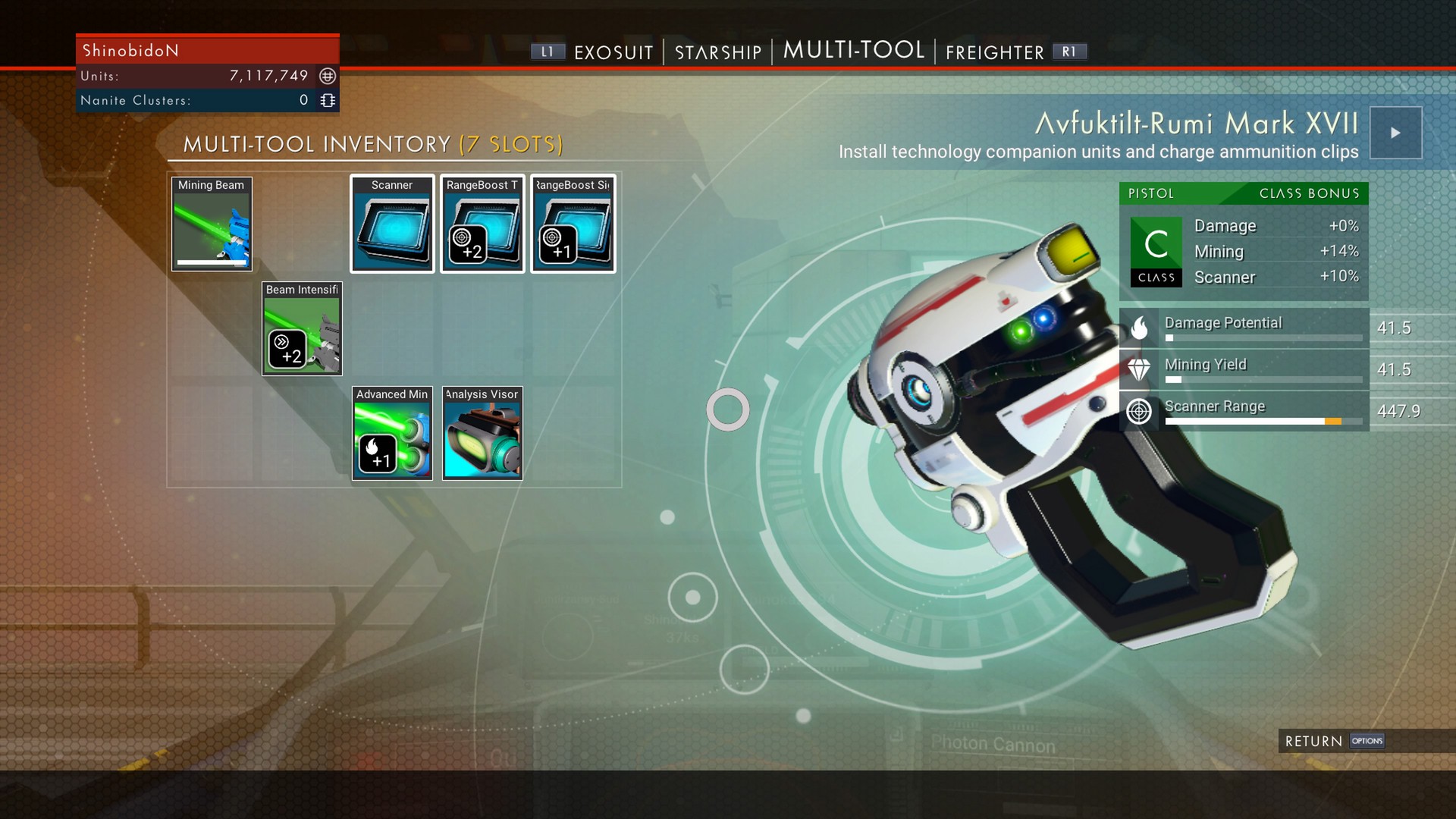Select the Analysis Visor slot
The width and height of the screenshot is (1456, 819).
pyautogui.click(x=482, y=434)
